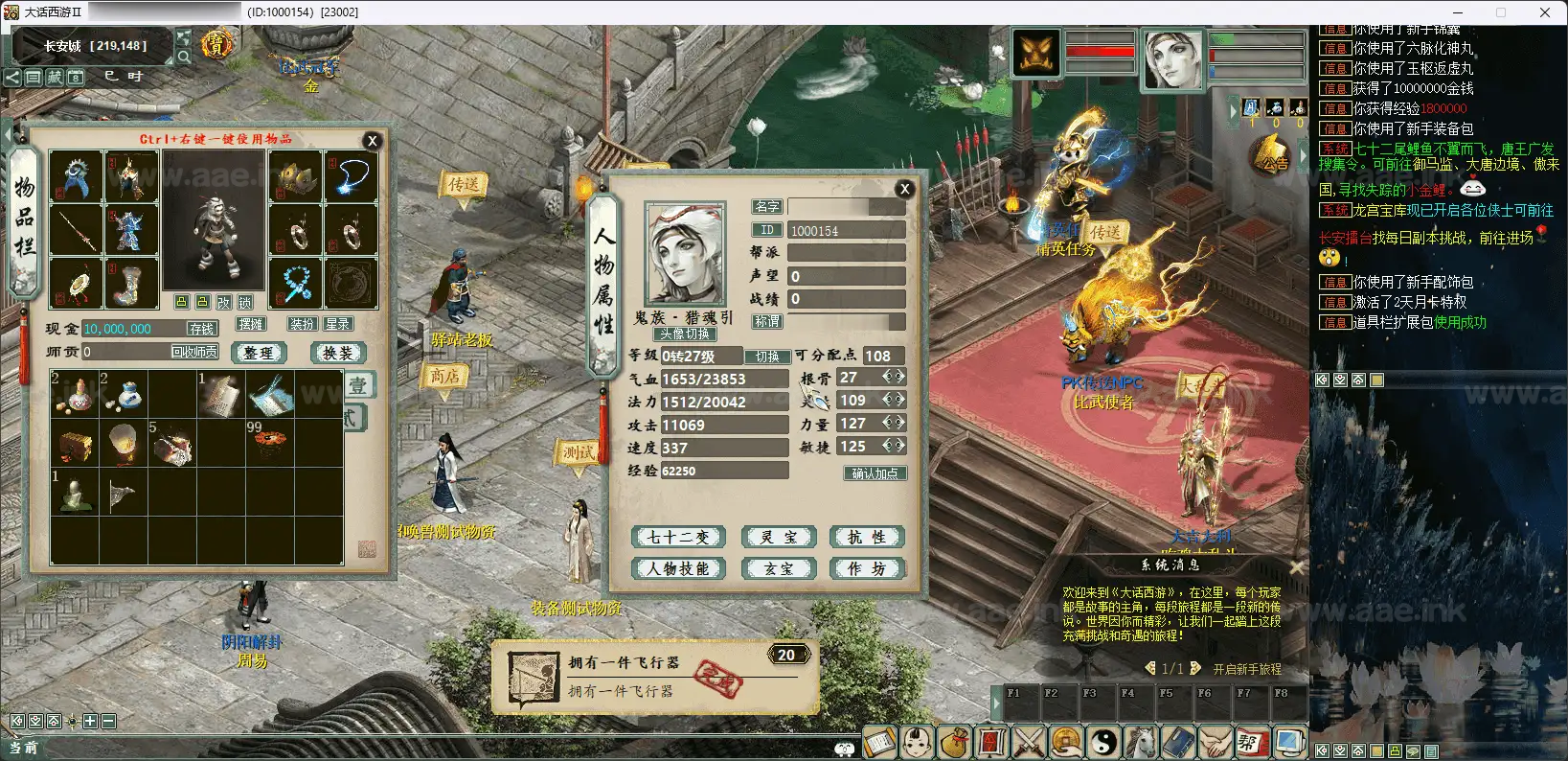
Task: Show the 抗性 resistances panel
Action: pos(867,537)
